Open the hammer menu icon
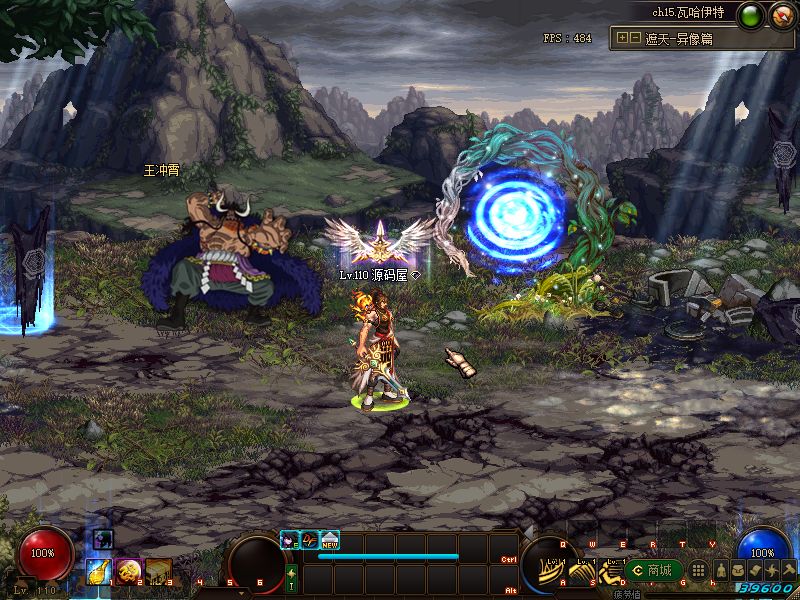Viewport: 800px width, 600px height. [x=788, y=569]
